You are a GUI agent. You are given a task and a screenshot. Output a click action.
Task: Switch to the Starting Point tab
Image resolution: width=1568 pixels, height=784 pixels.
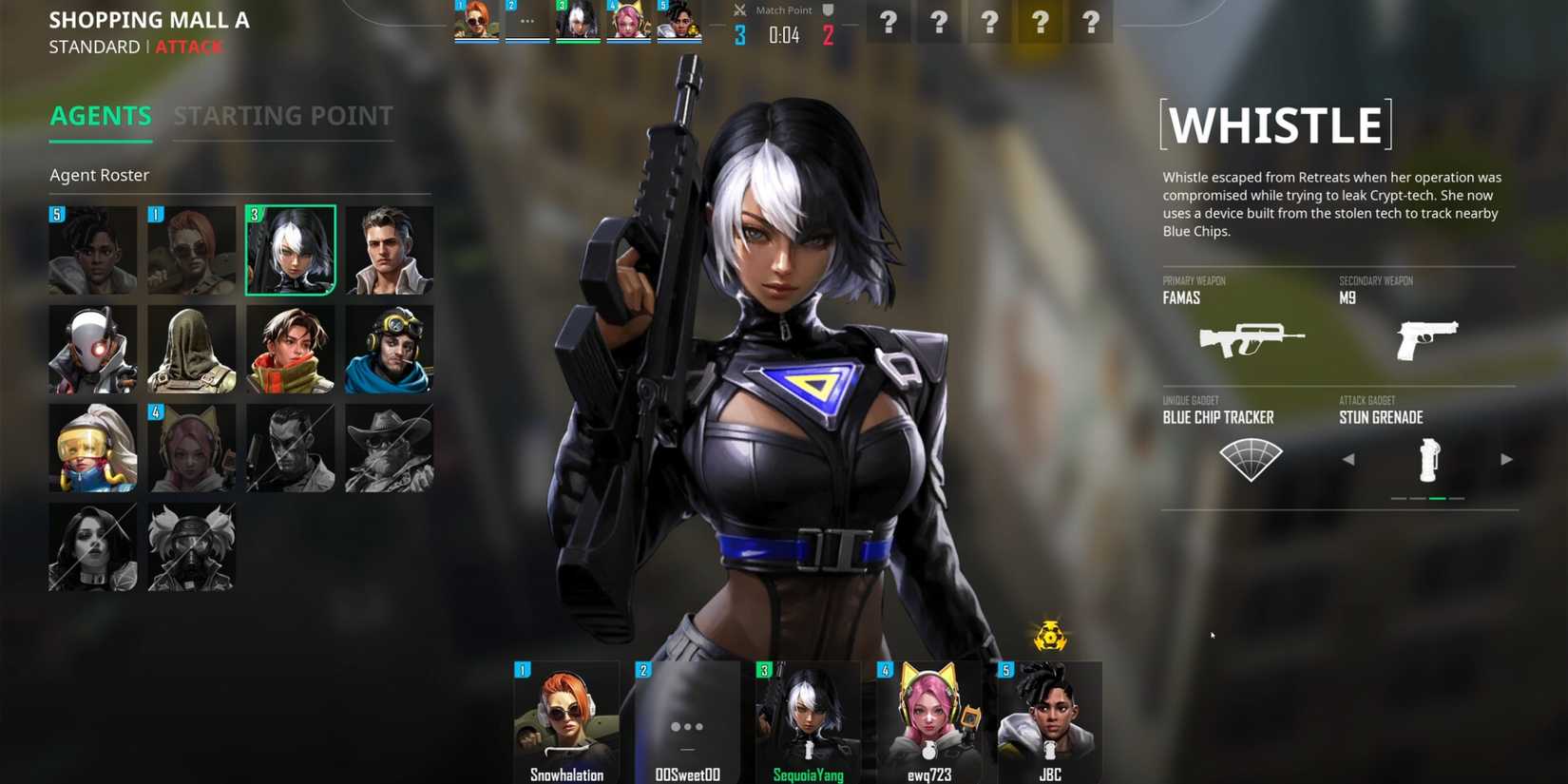(282, 116)
